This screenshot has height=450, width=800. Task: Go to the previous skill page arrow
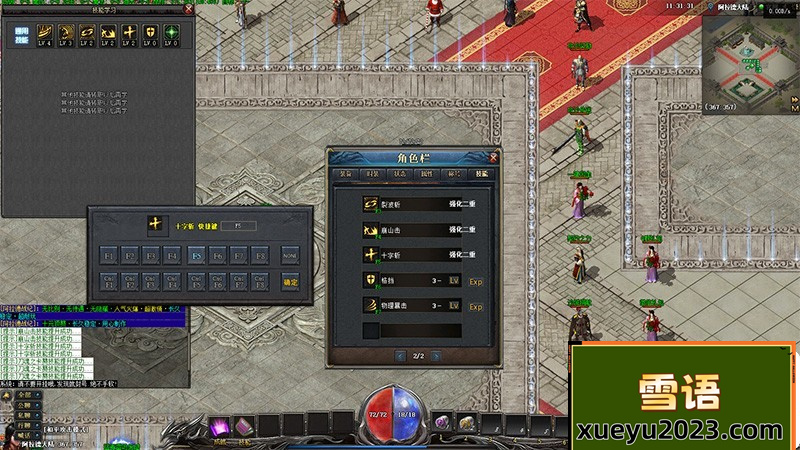pos(399,356)
